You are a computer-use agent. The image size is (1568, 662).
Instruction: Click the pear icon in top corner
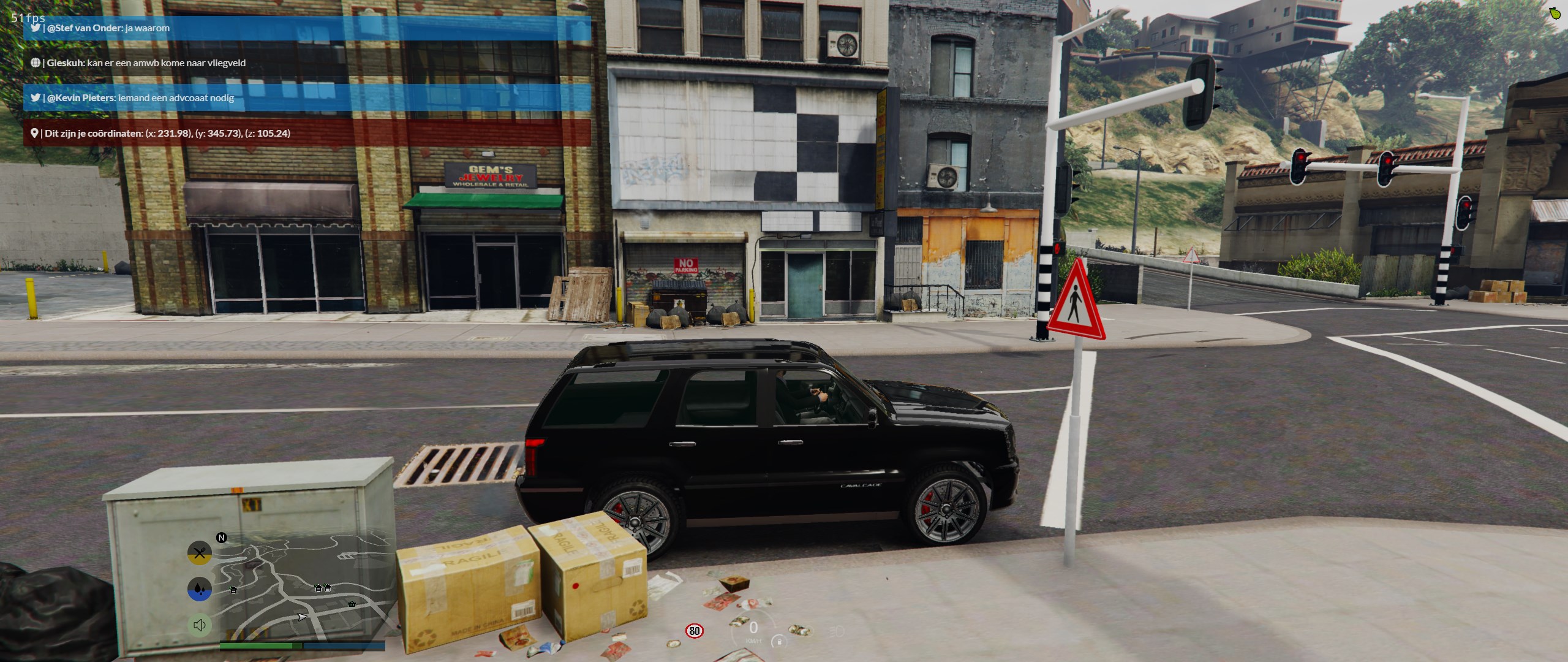point(1555,13)
